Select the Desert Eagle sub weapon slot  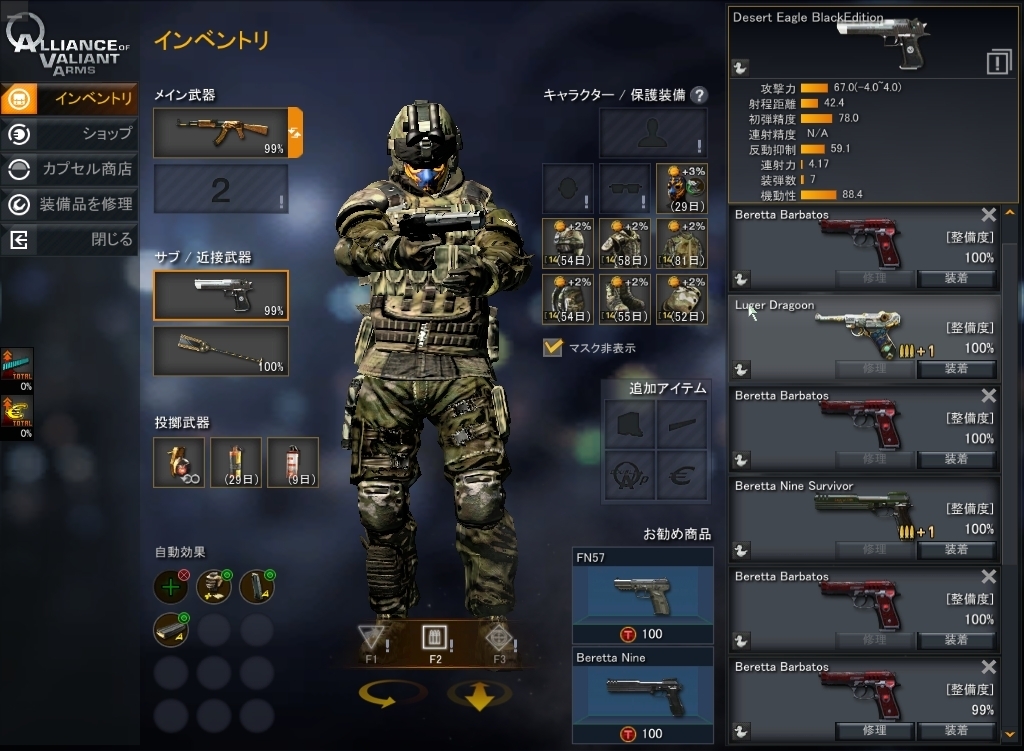coord(221,295)
